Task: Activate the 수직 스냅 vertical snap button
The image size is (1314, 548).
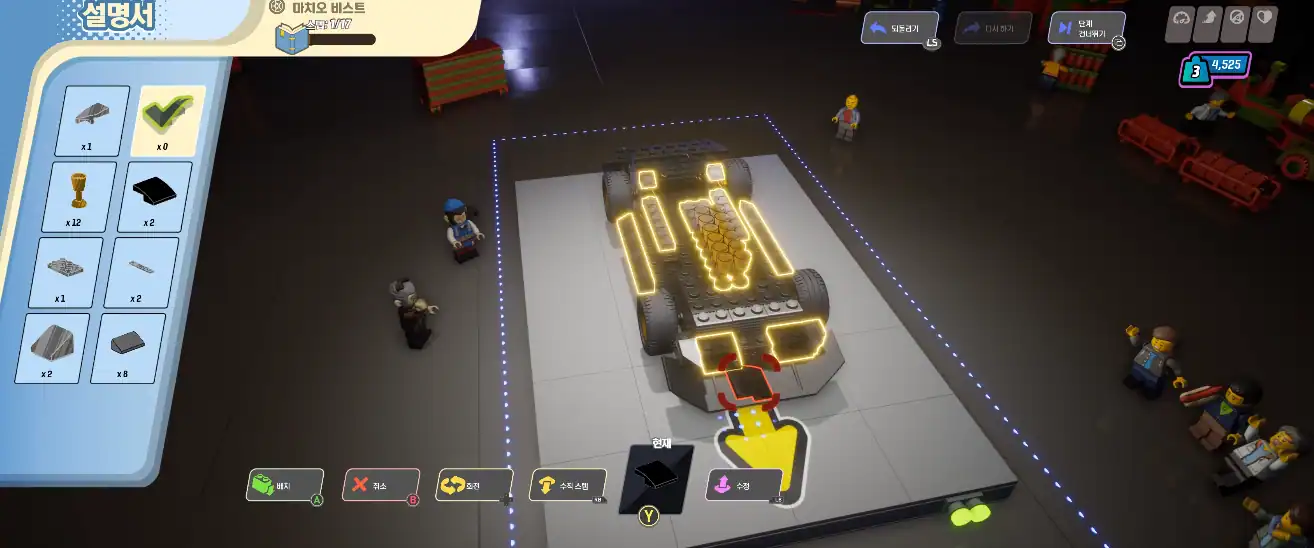Action: 566,485
